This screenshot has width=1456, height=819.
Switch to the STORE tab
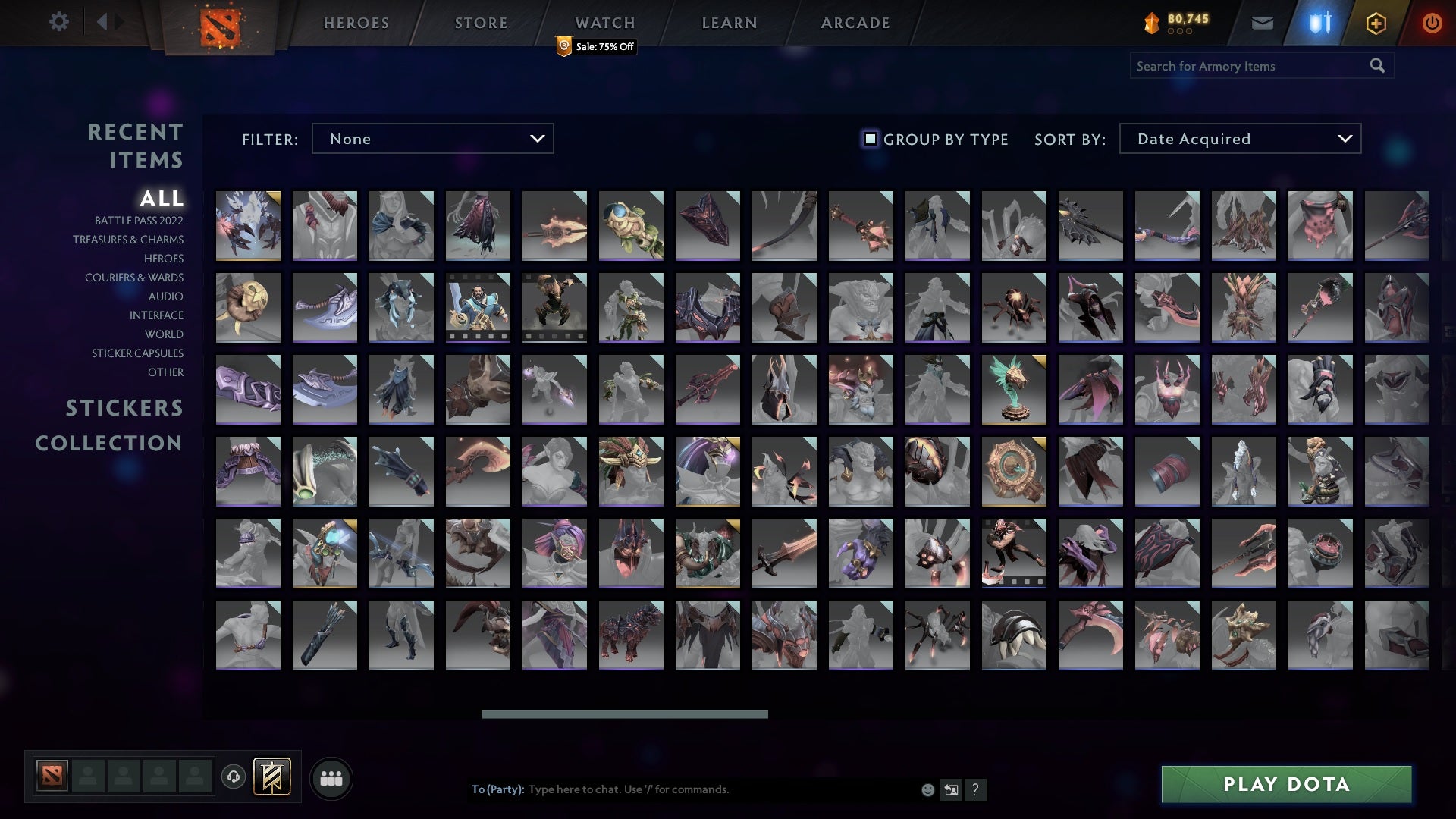point(481,23)
